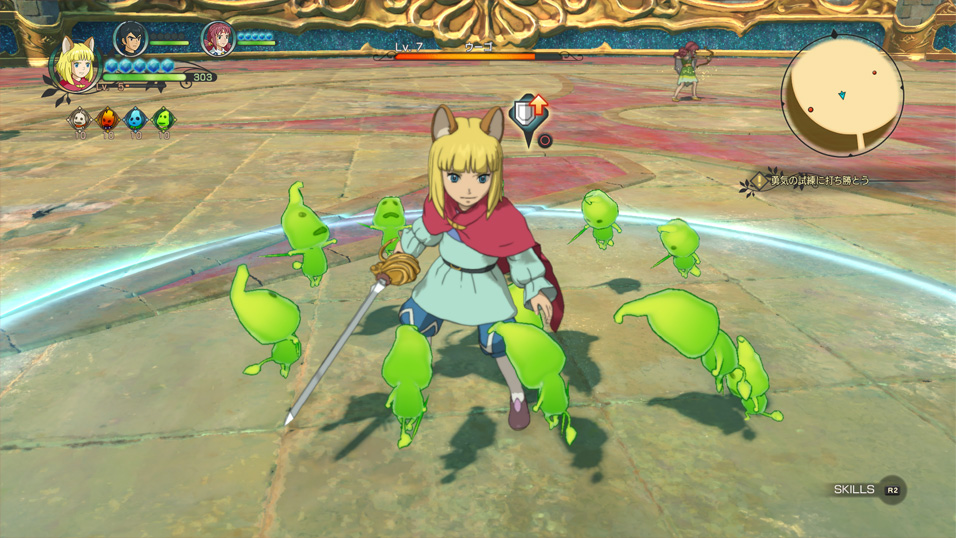Screen dimensions: 956x538
Task: Open the SKILLS menu label
Action: (x=855, y=489)
